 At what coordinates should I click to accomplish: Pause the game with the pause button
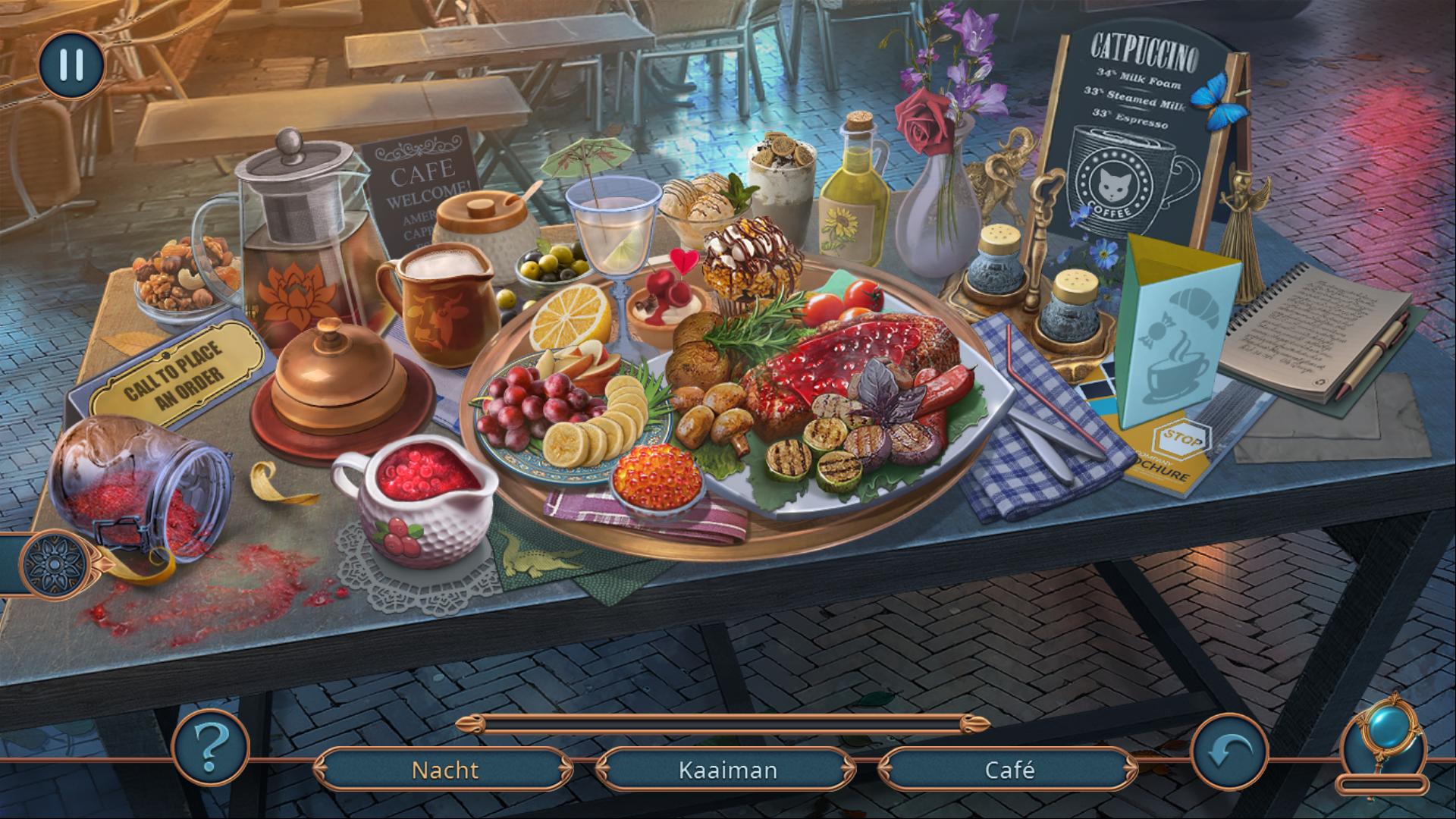point(71,64)
